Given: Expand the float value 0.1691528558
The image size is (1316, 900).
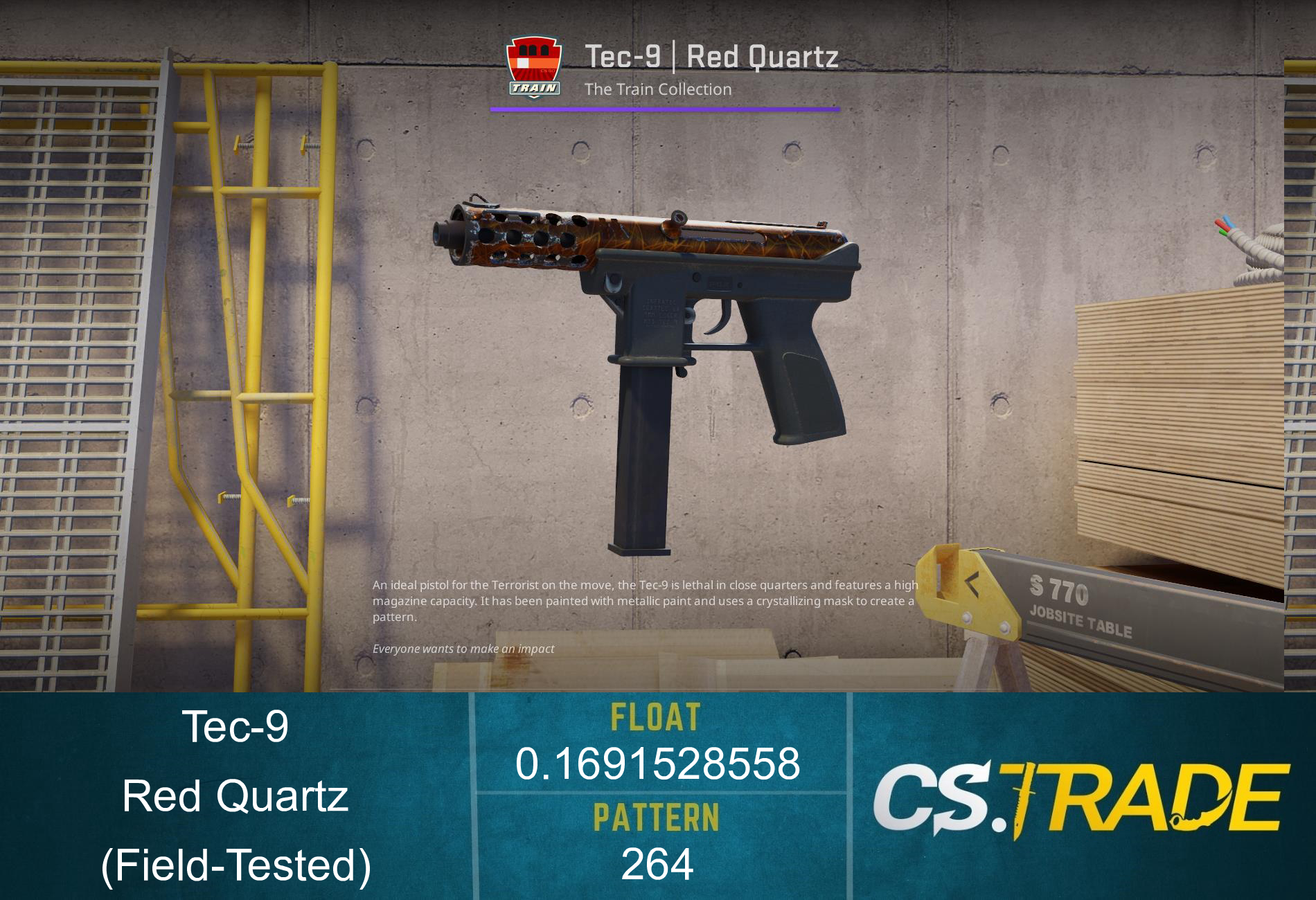Looking at the screenshot, I should 658,762.
